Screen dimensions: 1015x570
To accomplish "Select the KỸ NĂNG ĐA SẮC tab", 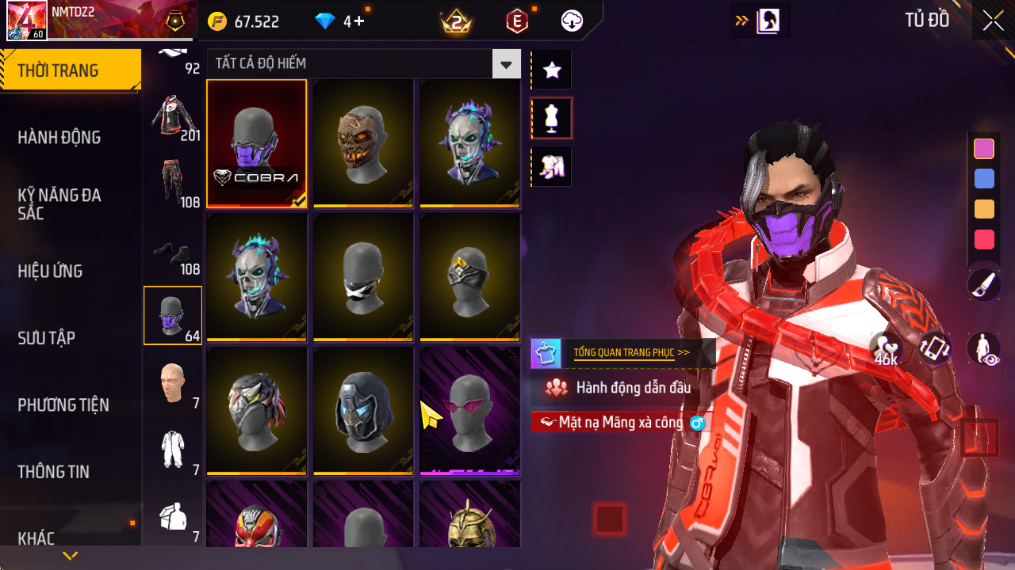I will pos(60,204).
